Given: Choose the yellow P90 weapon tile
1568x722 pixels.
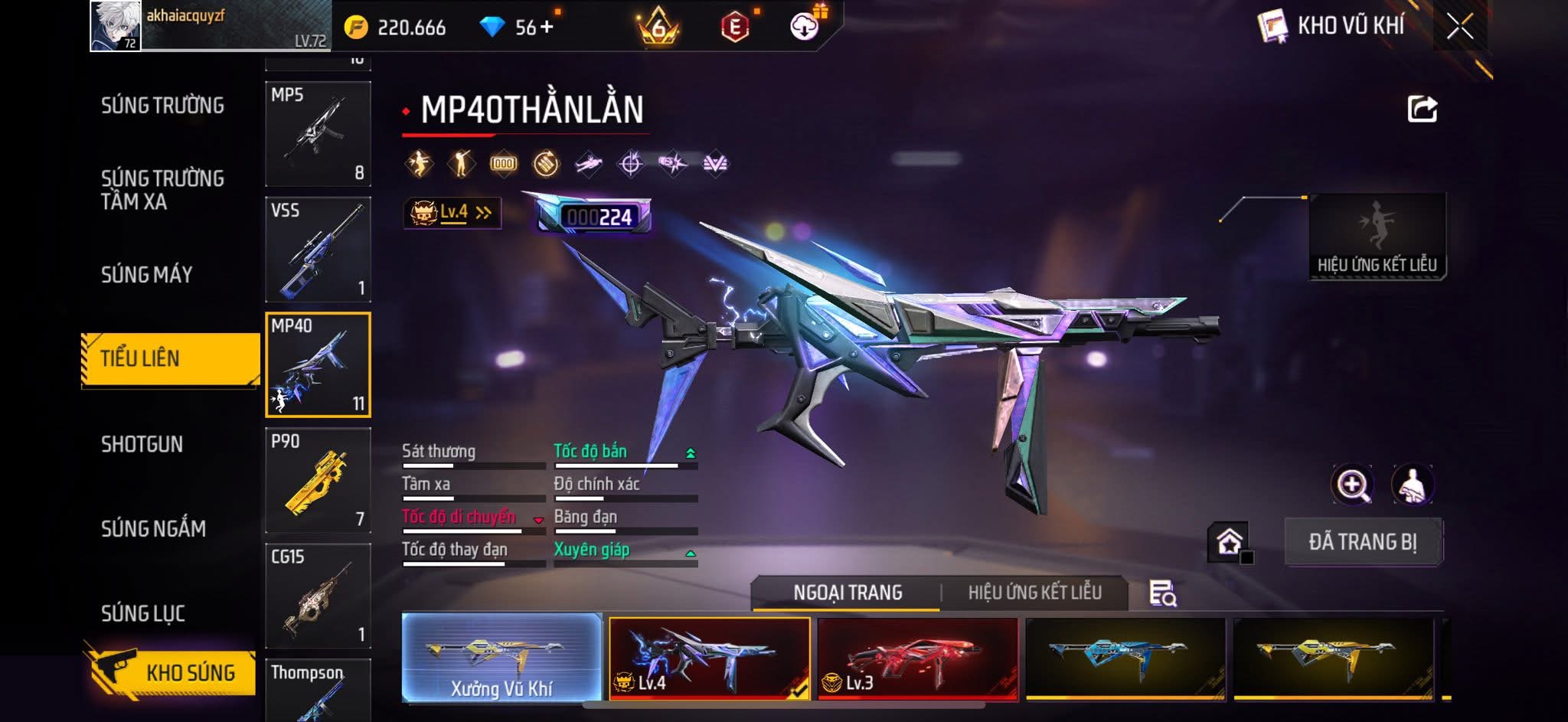Looking at the screenshot, I should [x=318, y=480].
